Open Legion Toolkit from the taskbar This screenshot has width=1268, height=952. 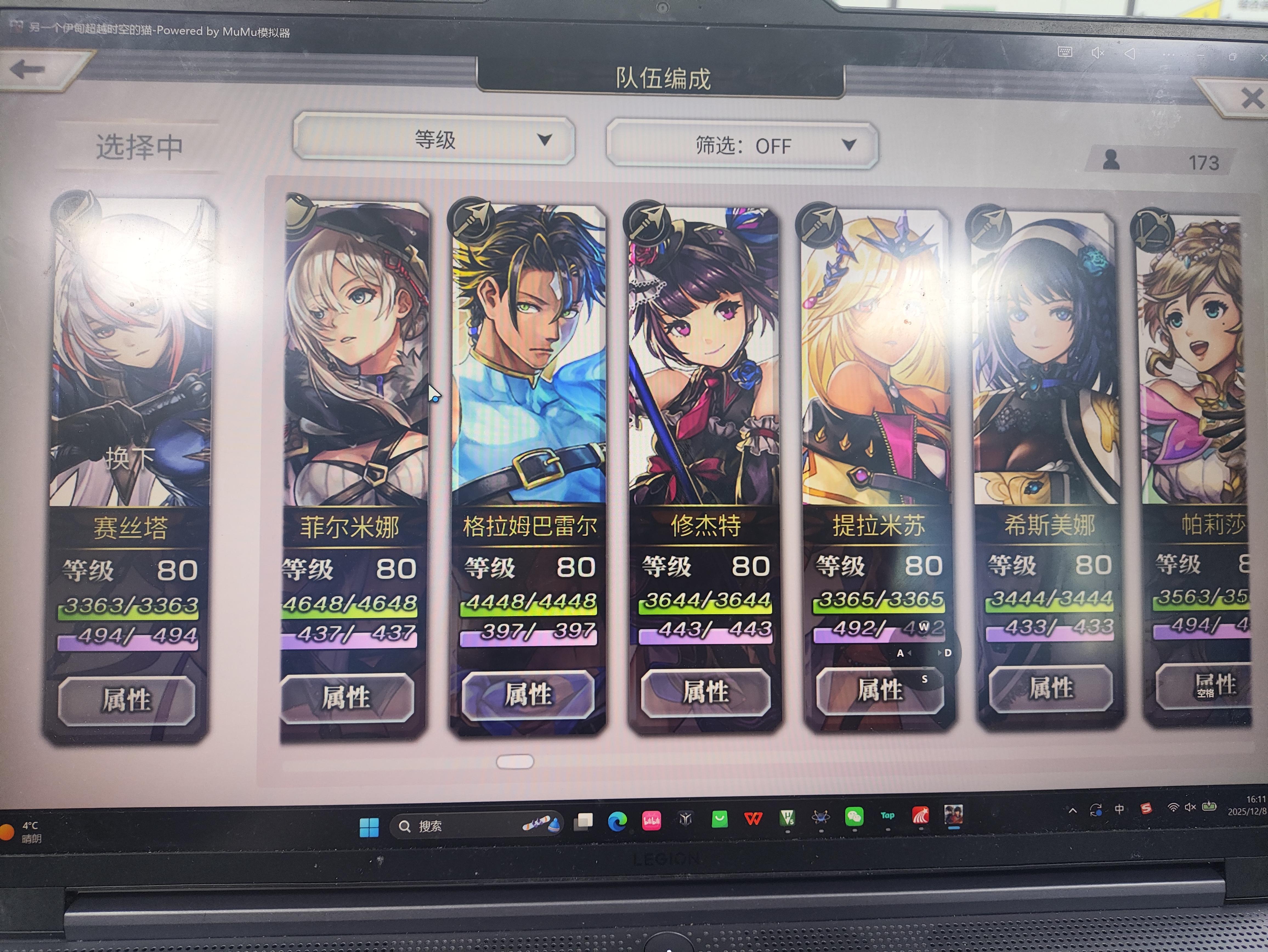point(686,820)
